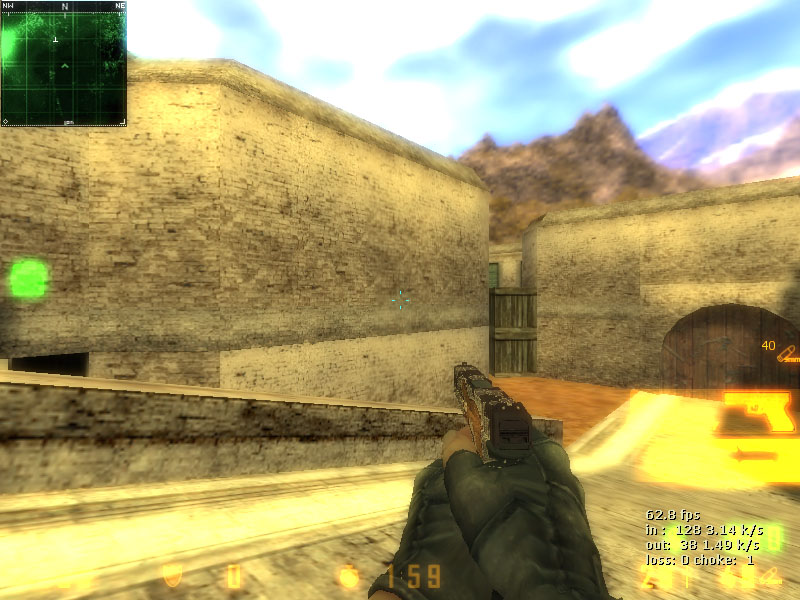This screenshot has width=800, height=600.
Task: Select the pistol in the weapon list
Action: tap(760, 411)
